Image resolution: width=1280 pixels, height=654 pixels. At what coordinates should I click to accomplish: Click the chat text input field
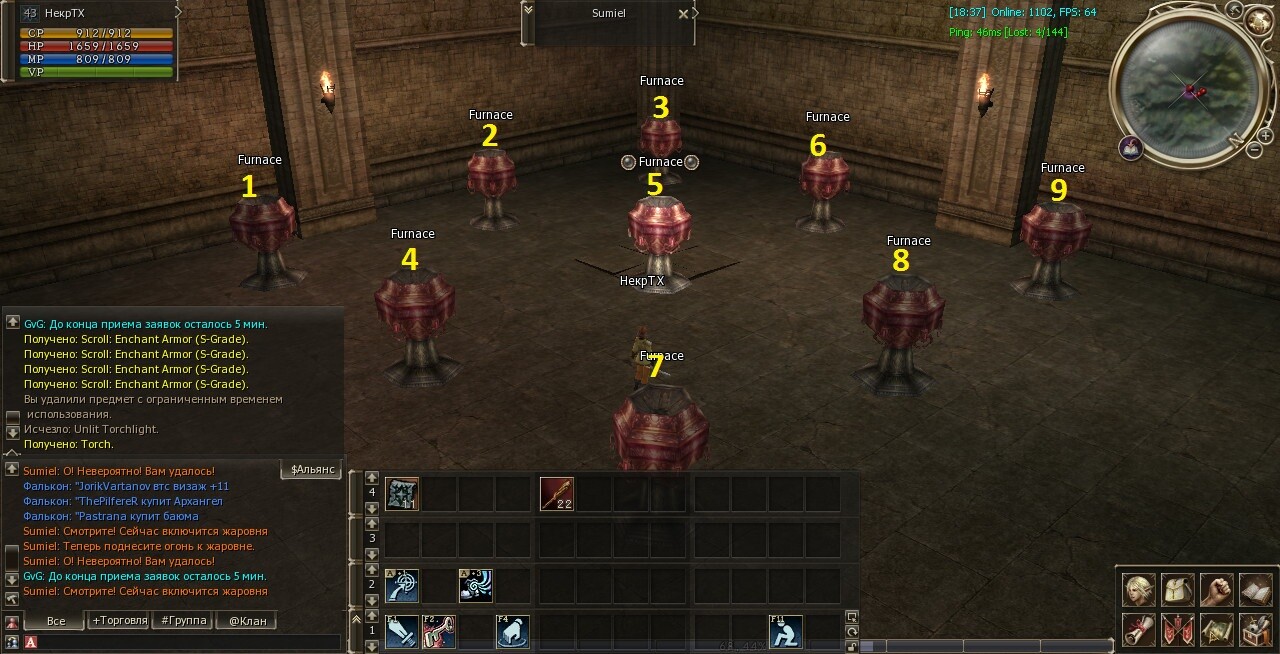pyautogui.click(x=180, y=642)
